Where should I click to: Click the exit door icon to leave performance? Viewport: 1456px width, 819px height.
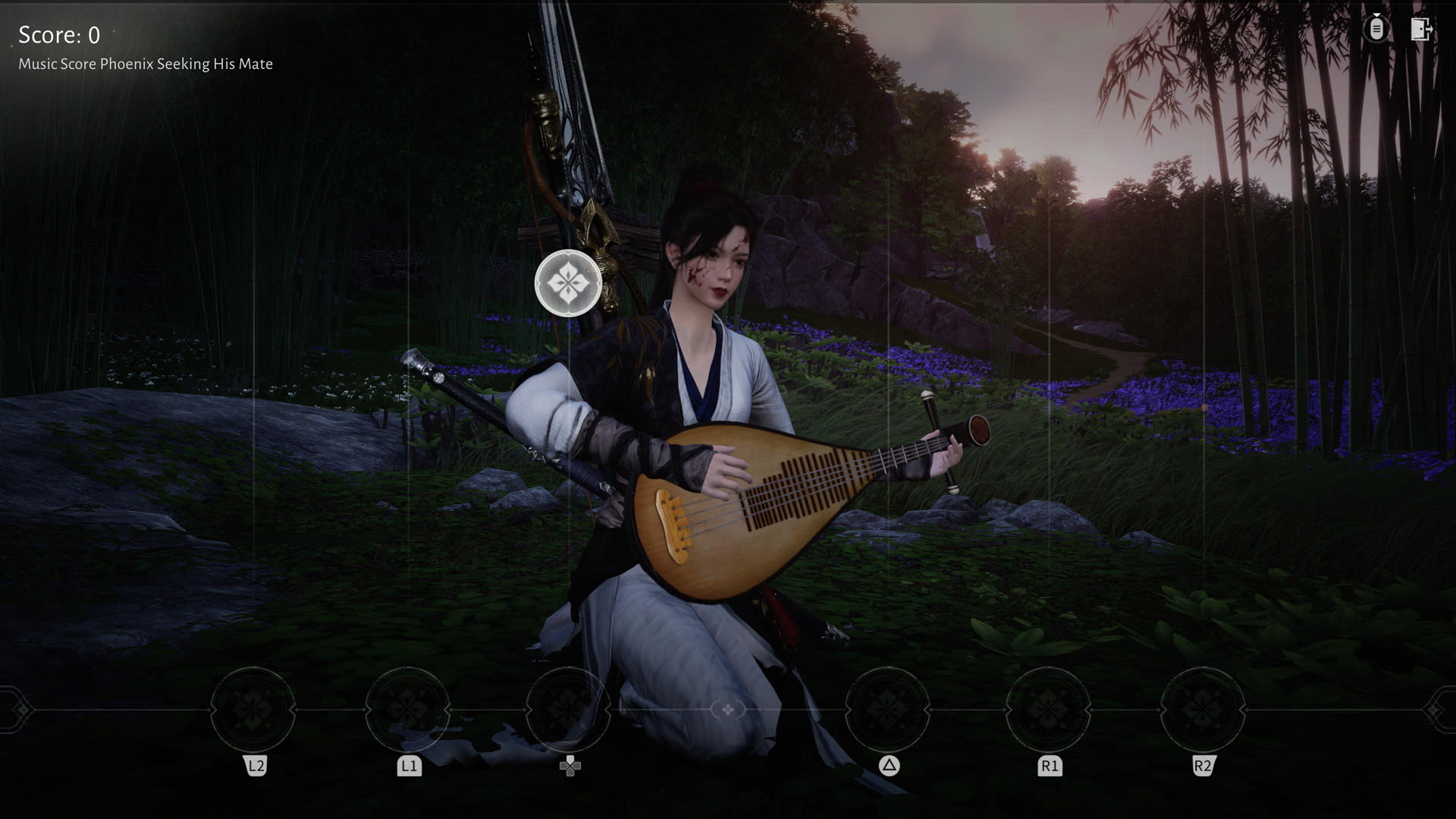pos(1421,30)
